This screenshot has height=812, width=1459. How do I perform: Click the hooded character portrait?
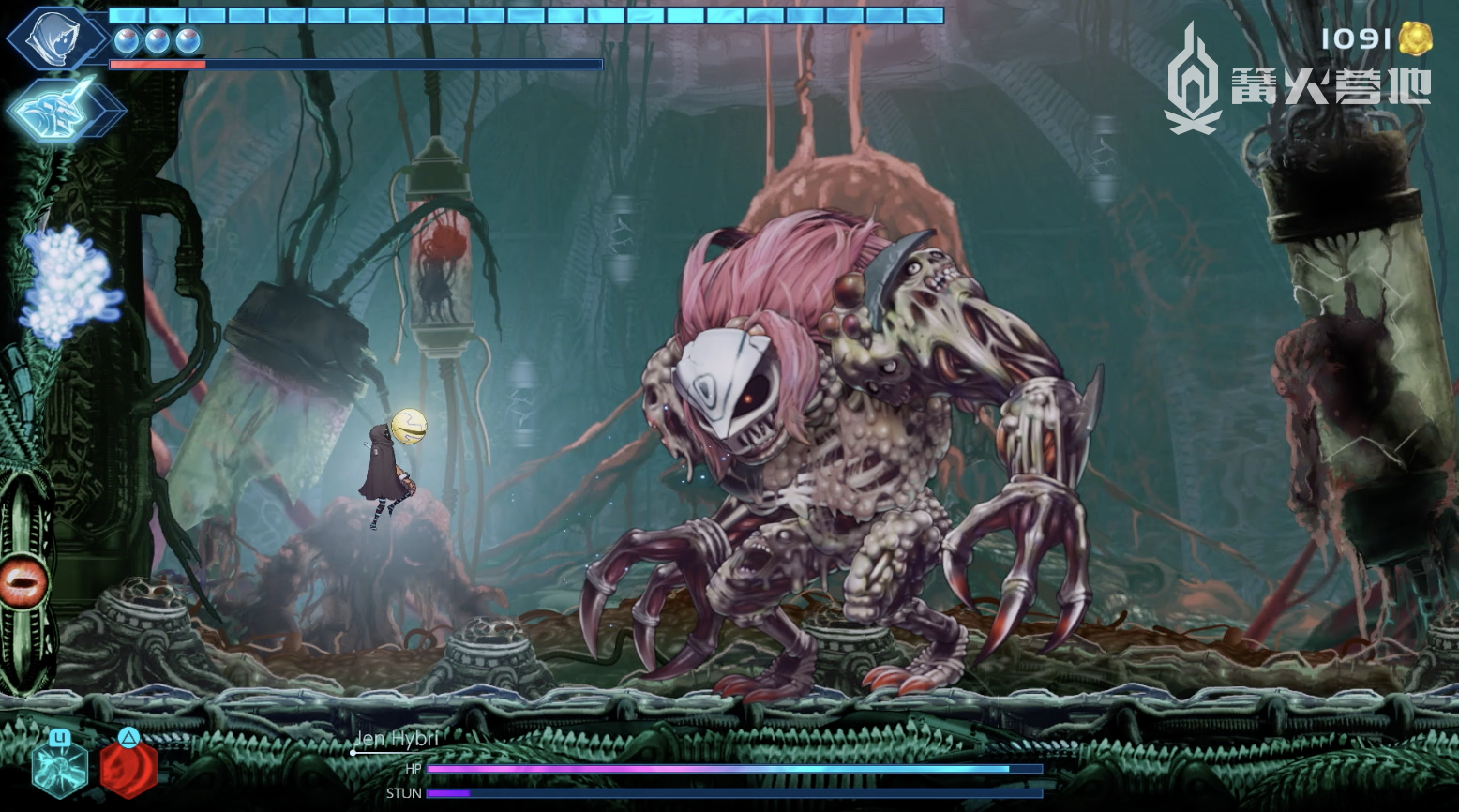tap(54, 38)
